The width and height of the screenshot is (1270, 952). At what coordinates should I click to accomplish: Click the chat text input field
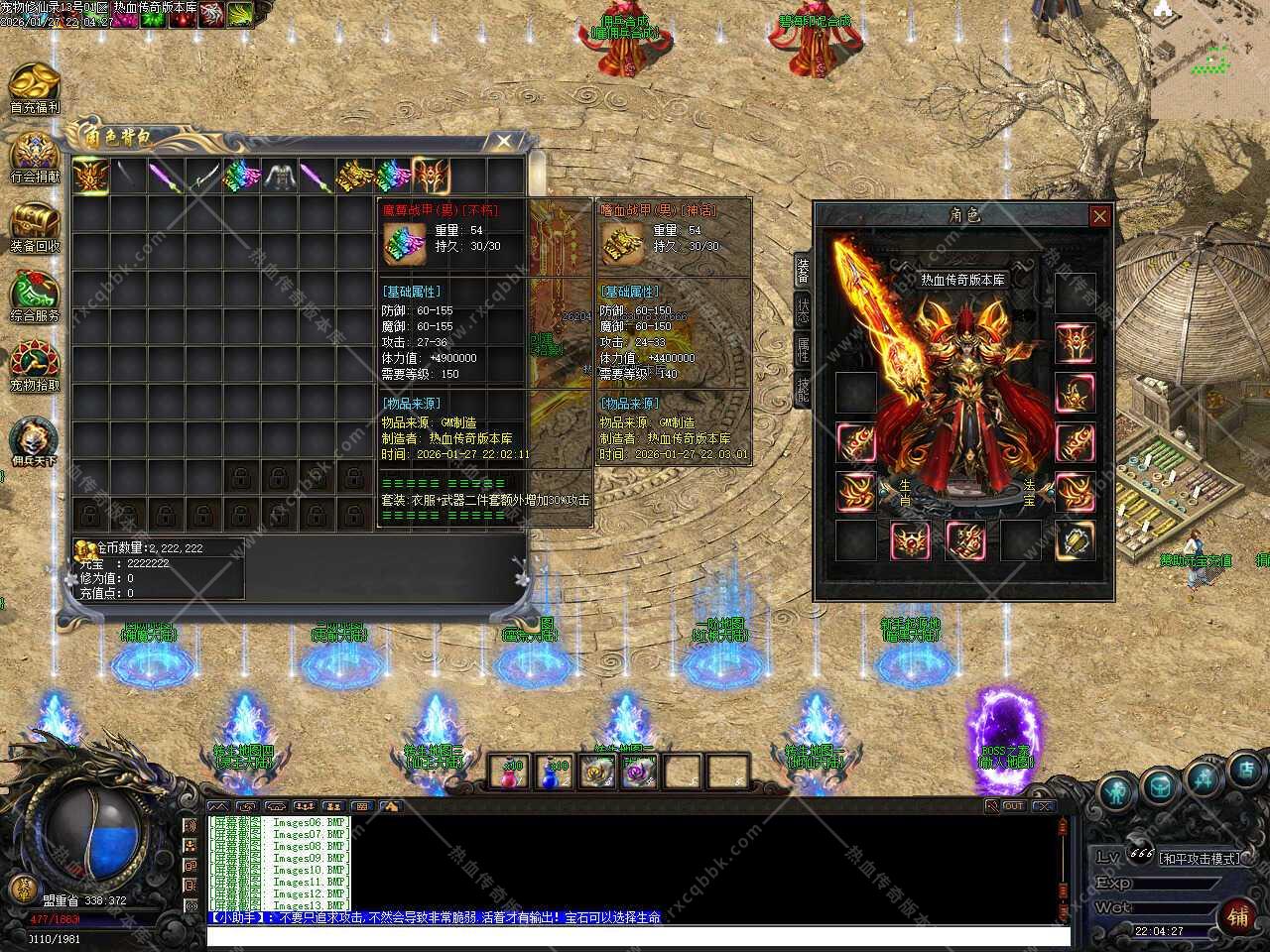(635, 936)
